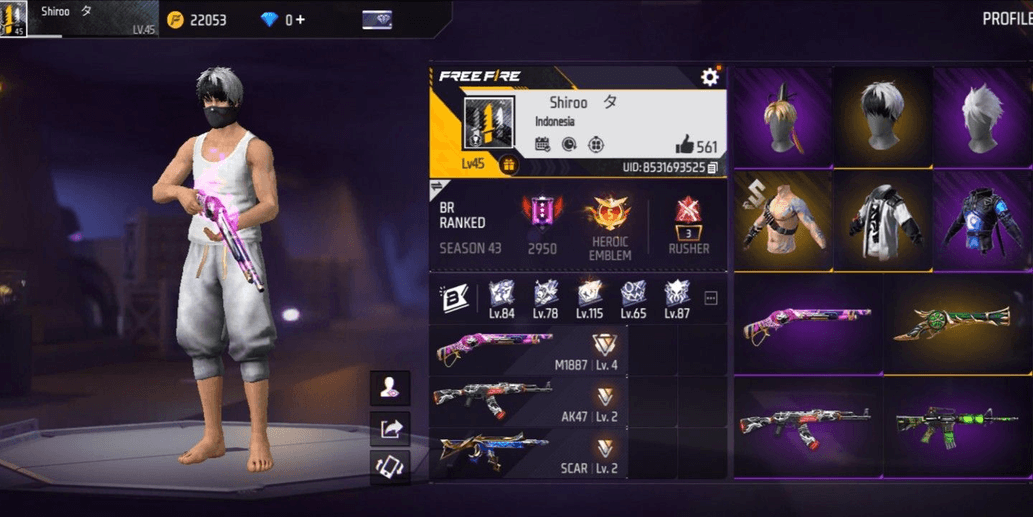Viewport: 1033px width, 517px height.
Task: Open player avatar in top-left corner
Action: 13,19
